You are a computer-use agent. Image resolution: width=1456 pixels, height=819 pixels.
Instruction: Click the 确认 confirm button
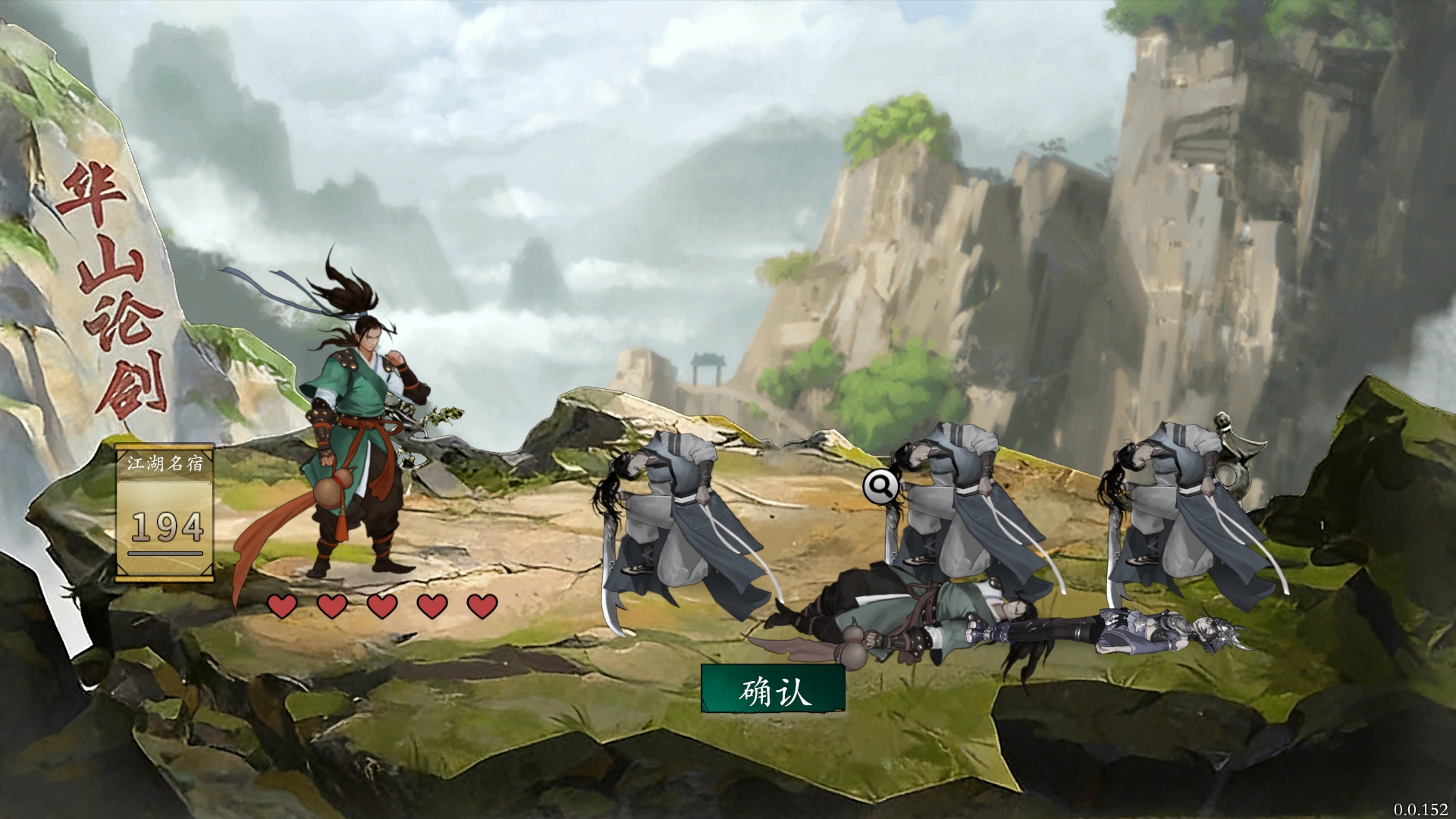coord(773,690)
